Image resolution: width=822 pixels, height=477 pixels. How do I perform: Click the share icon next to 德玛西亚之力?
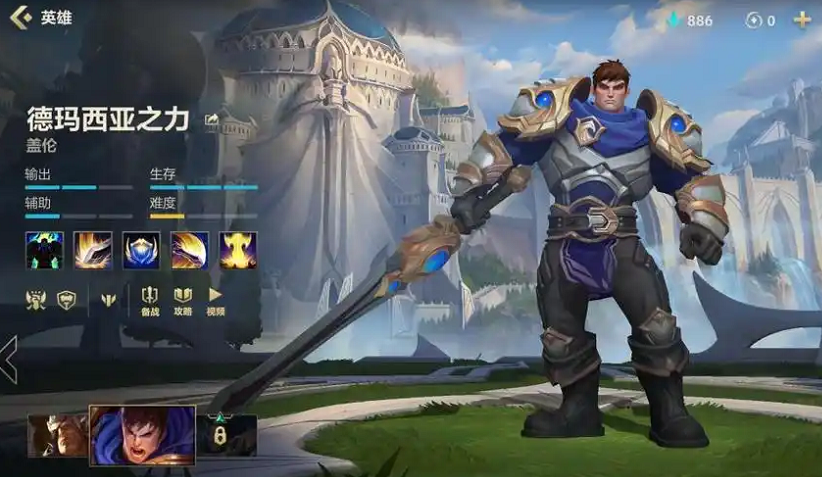click(x=212, y=120)
